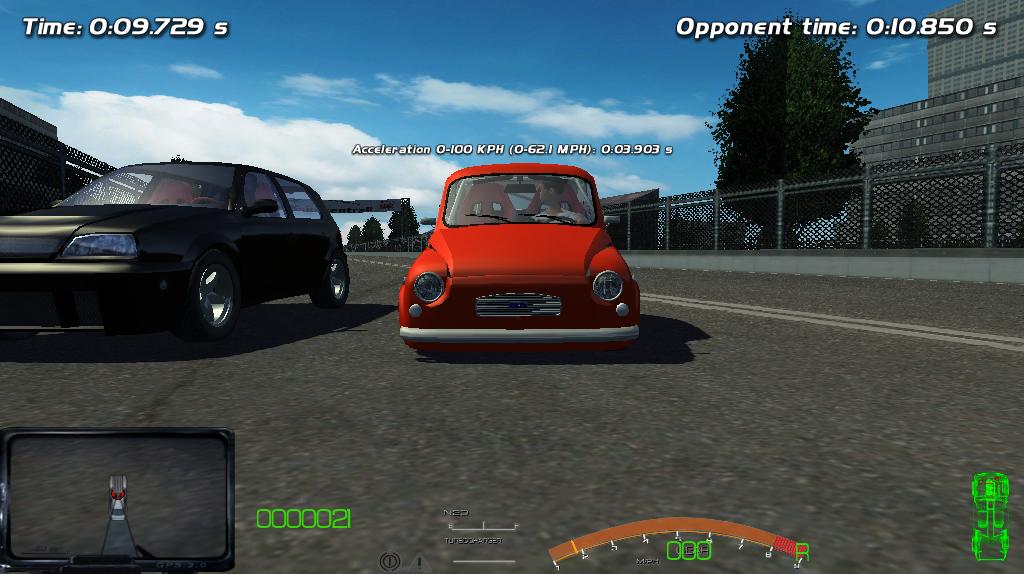This screenshot has width=1024, height=574.
Task: Click the handbrake indicator icon
Action: [389, 562]
